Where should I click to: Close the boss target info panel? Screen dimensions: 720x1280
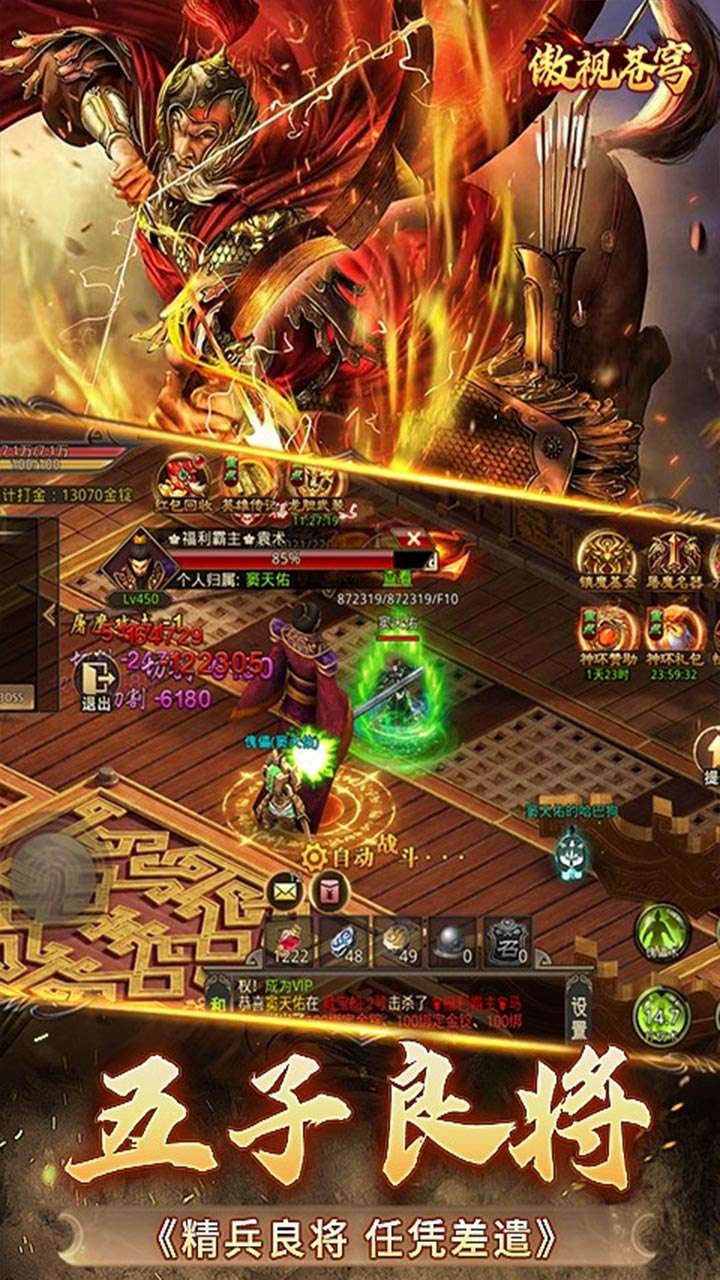pos(413,539)
